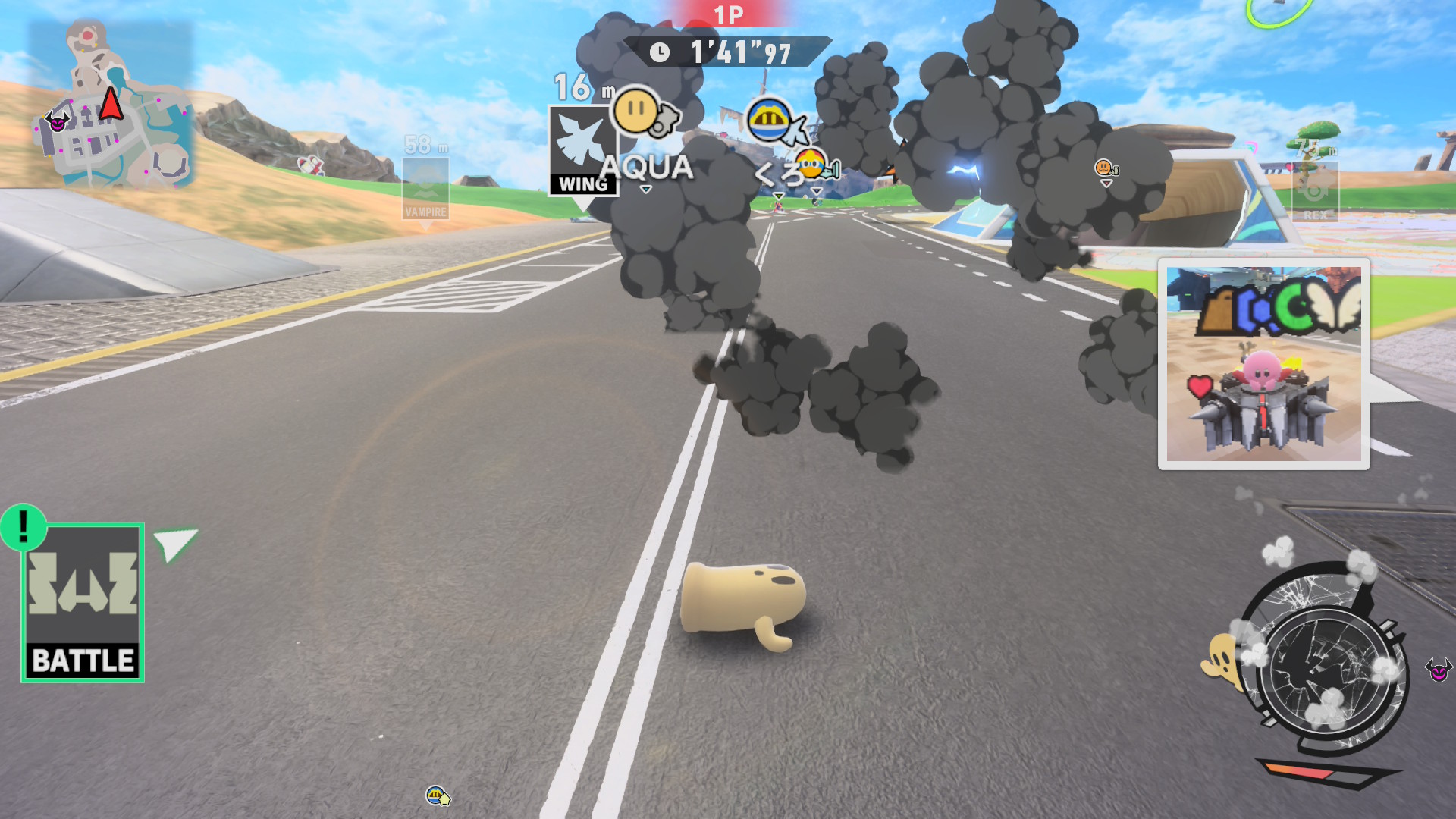Screen dimensions: 1456x819
Task: Click the green exclamation alert badge
Action: click(x=24, y=526)
